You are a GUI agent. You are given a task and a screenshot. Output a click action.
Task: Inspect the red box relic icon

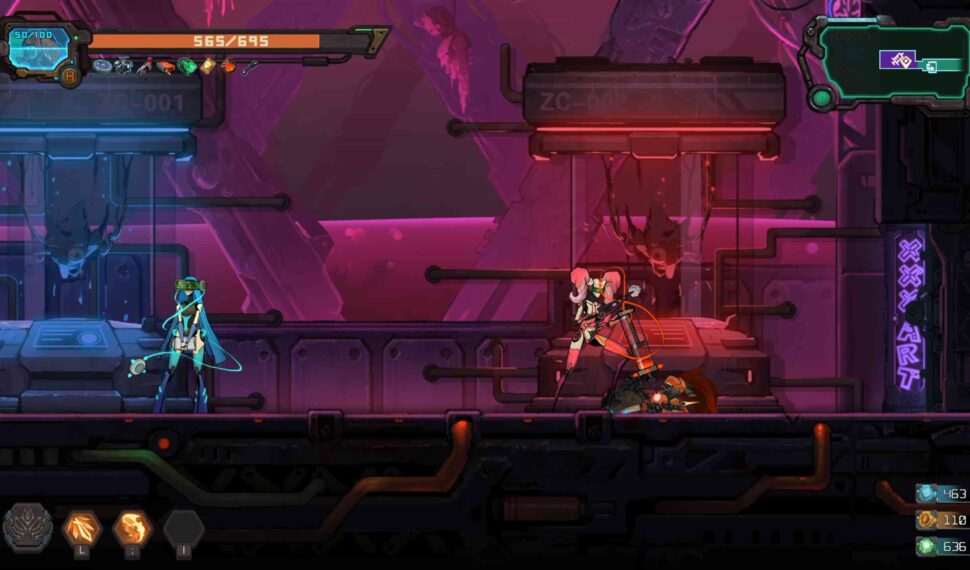(x=166, y=67)
